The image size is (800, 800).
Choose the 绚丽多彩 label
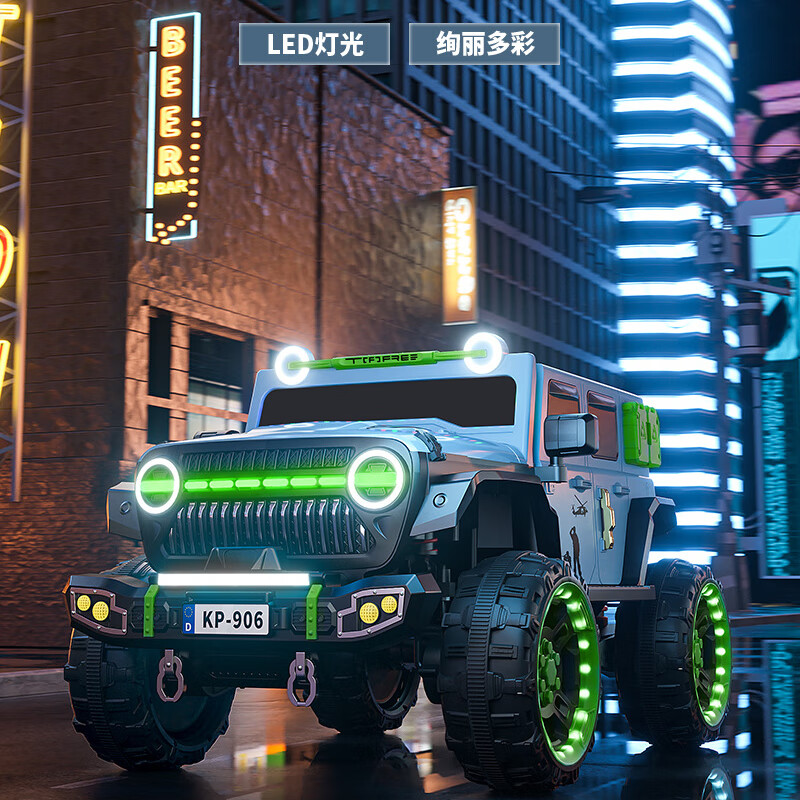coord(484,44)
